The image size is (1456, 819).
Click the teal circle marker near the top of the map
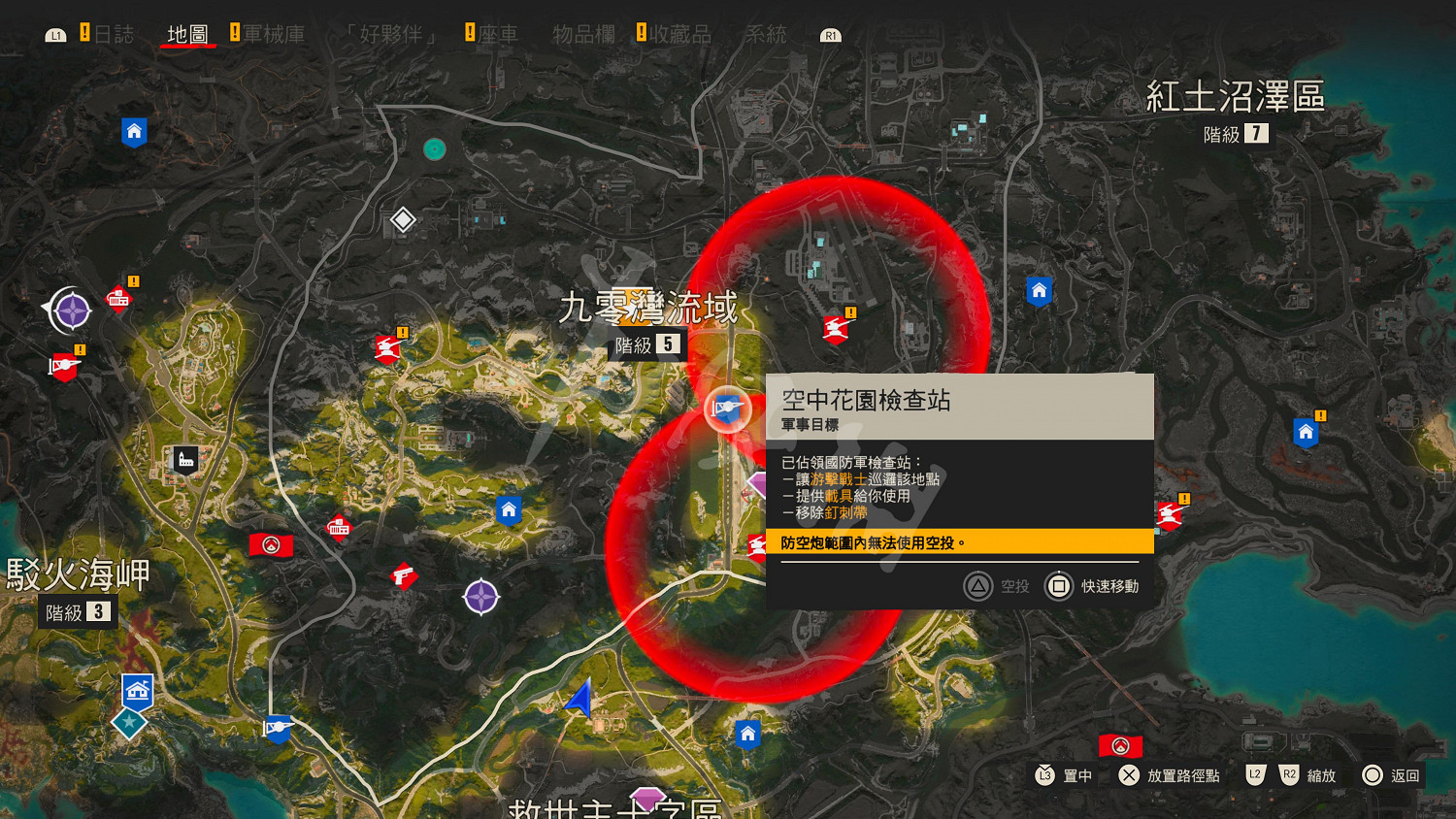[434, 148]
